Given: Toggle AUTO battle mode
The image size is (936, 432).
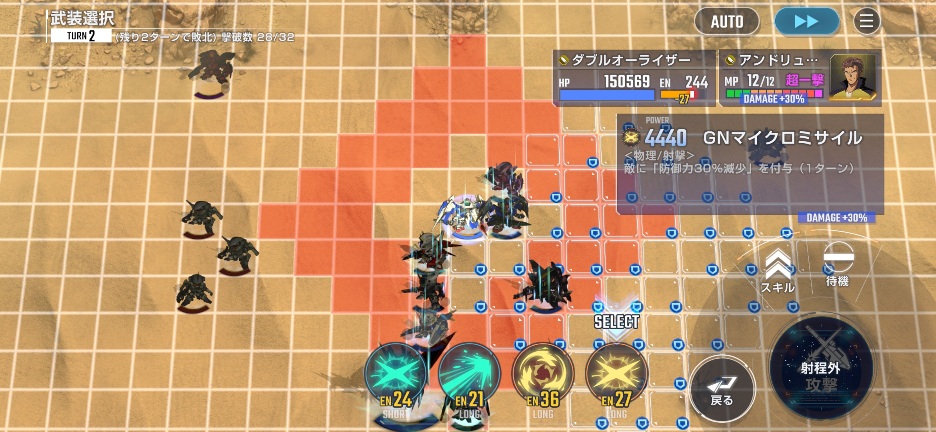Looking at the screenshot, I should coord(727,21).
